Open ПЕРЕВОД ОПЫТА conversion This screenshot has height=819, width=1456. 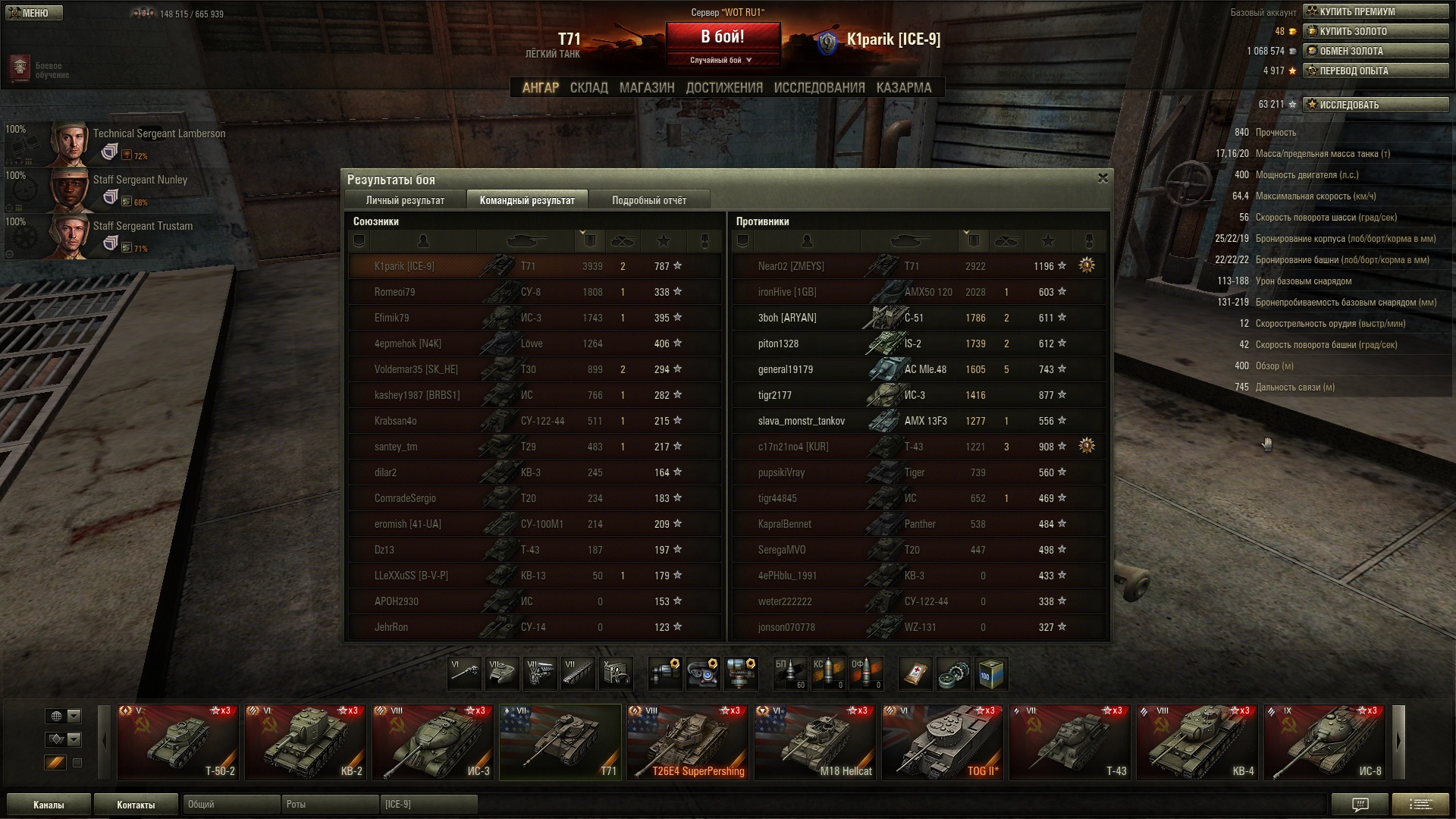pos(1375,71)
